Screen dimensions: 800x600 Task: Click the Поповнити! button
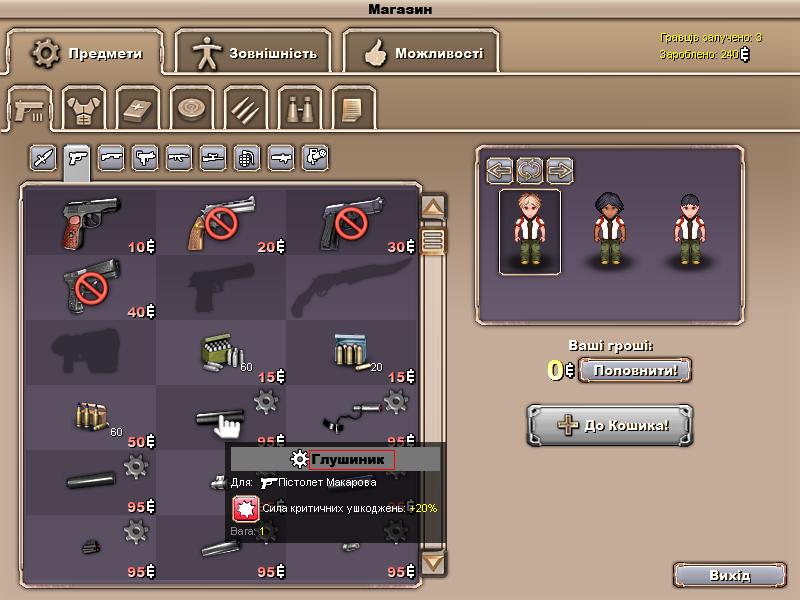coord(635,370)
